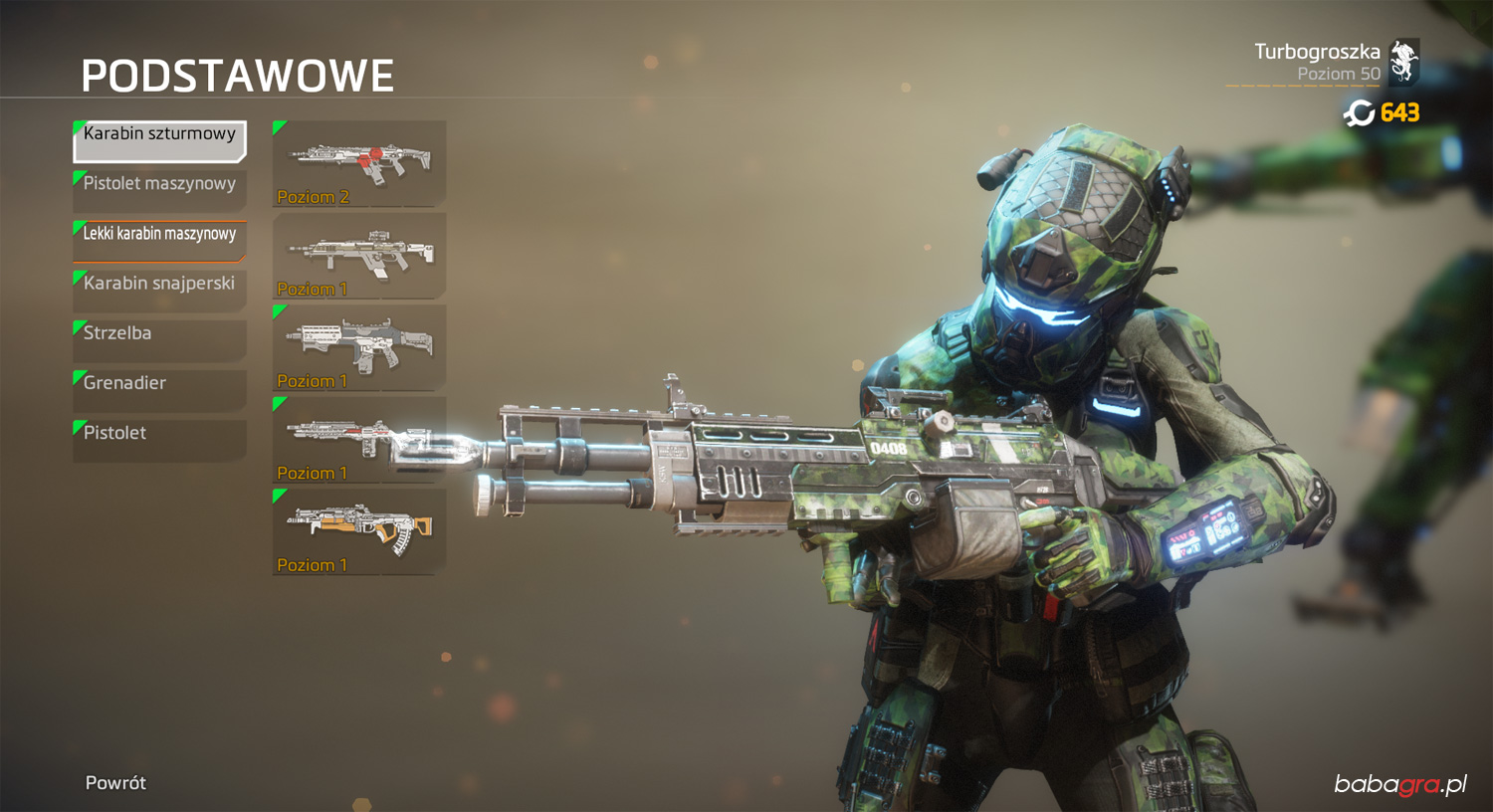Pick the Poziom 2 rifle with red parts
Viewport: 1493px width, 812px height.
pos(359,163)
